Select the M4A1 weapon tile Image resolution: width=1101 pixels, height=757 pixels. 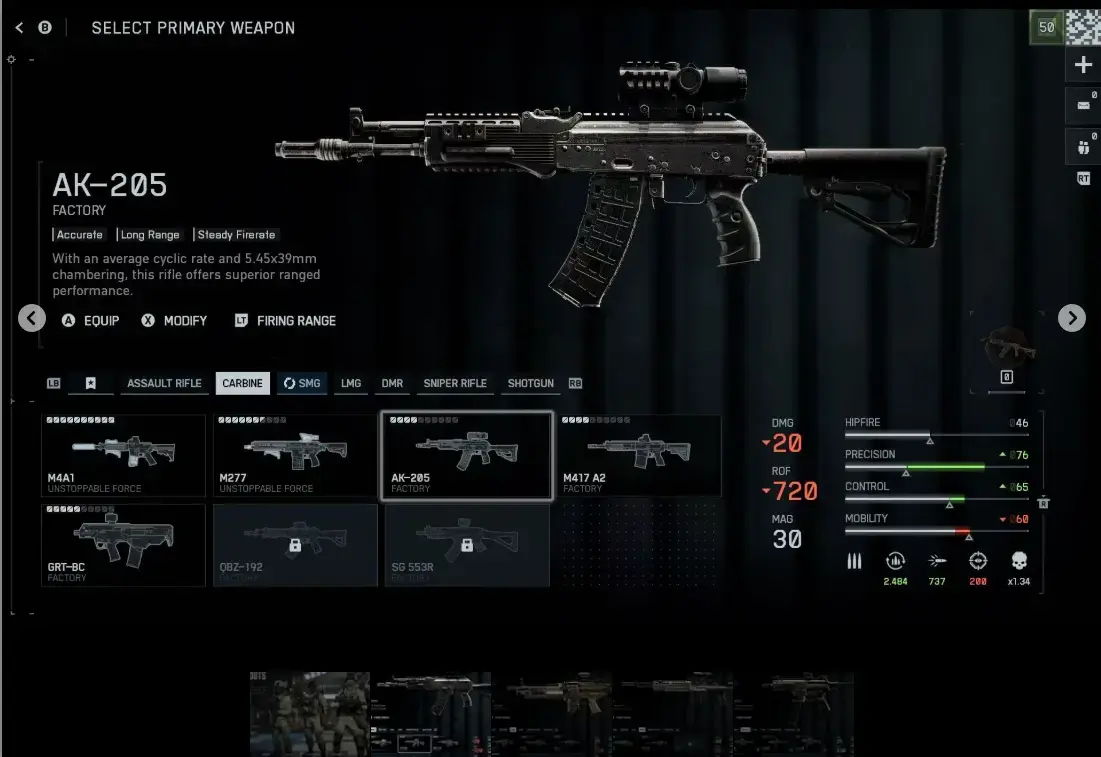pos(123,455)
